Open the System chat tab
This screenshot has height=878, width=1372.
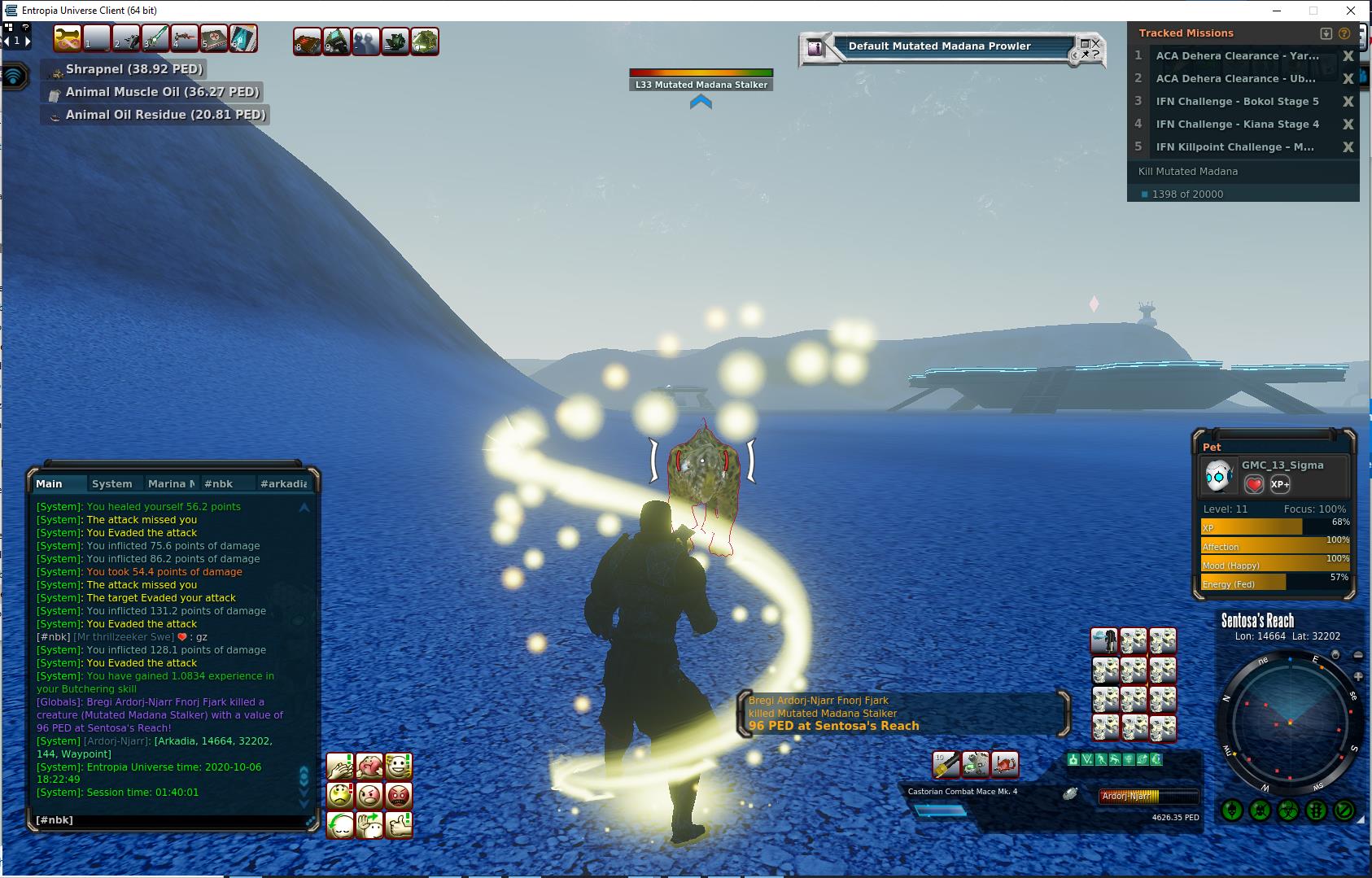[x=111, y=483]
